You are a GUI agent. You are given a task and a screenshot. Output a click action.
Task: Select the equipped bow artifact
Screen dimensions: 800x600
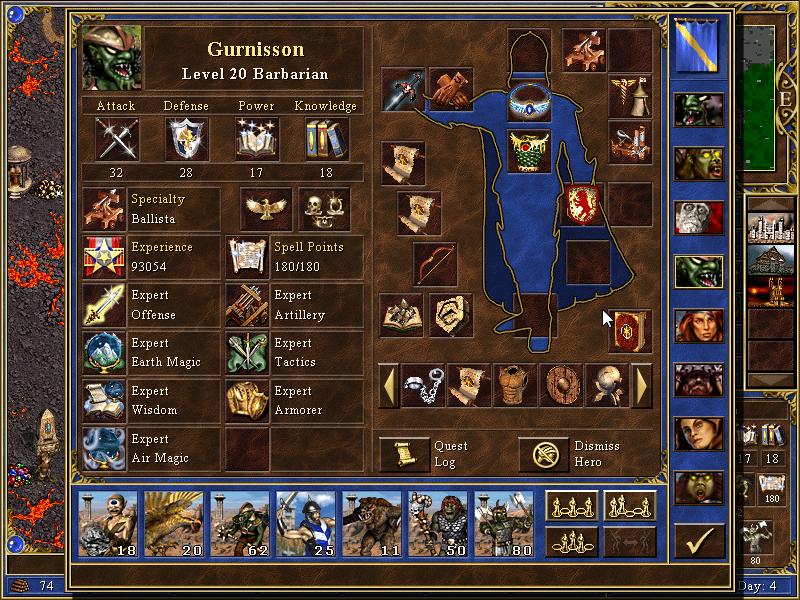pos(435,263)
